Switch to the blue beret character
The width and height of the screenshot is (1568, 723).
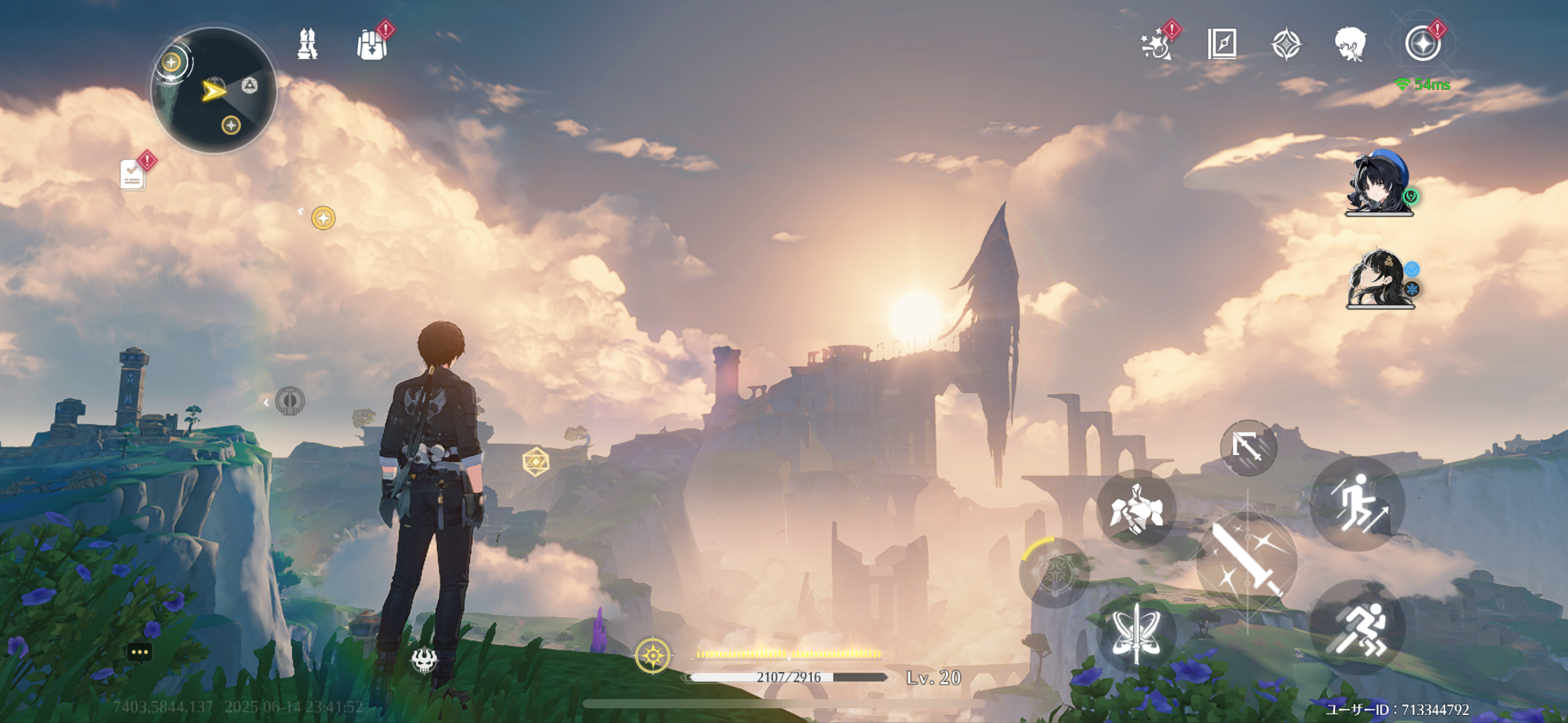[1379, 183]
